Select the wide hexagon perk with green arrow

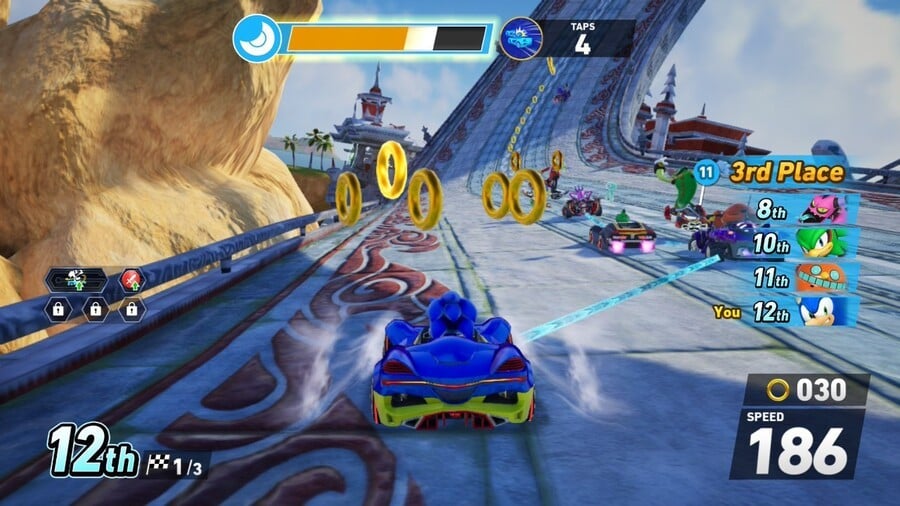(77, 280)
